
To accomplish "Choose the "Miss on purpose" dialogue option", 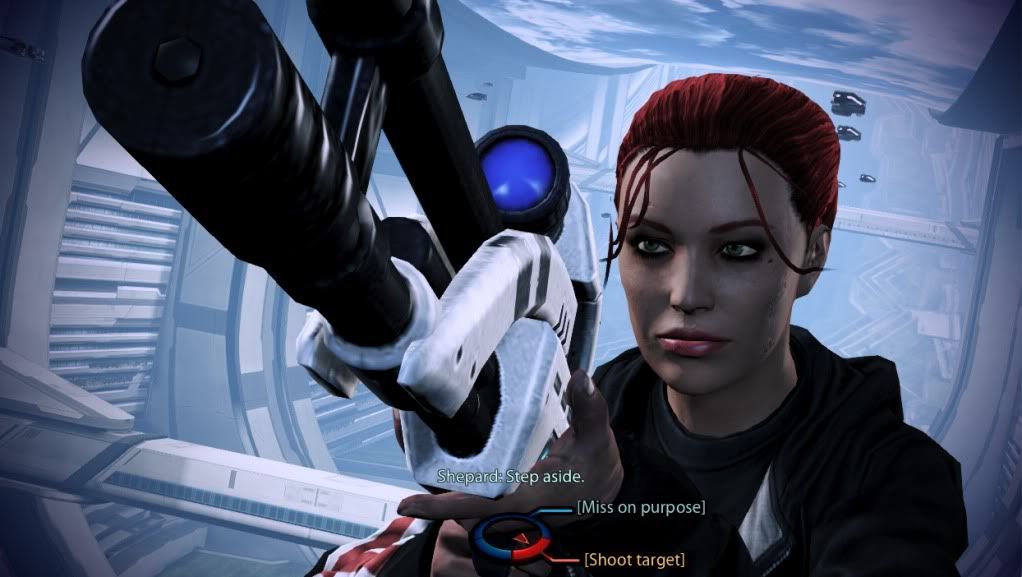I will point(641,508).
